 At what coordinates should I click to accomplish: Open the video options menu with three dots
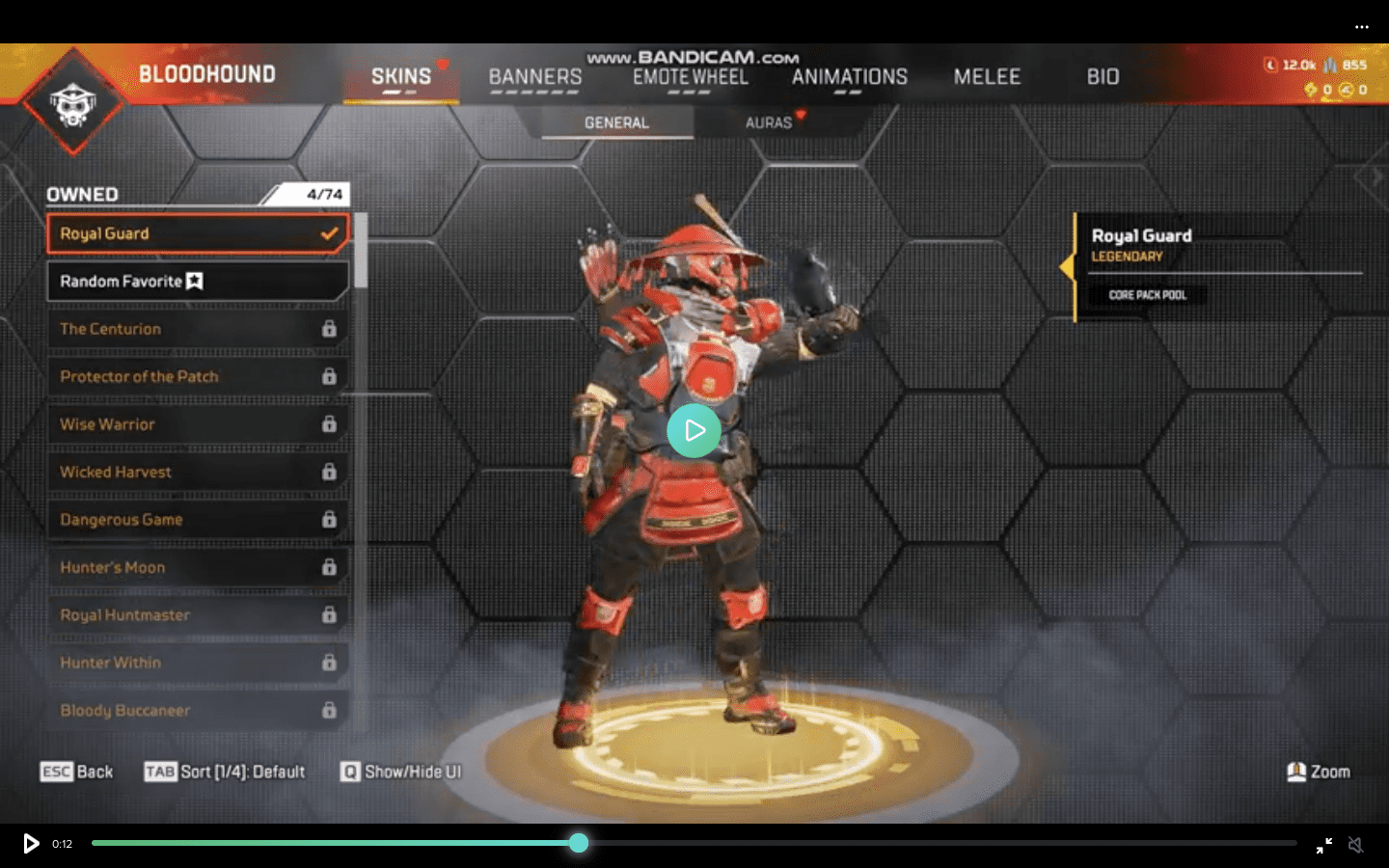1361,27
